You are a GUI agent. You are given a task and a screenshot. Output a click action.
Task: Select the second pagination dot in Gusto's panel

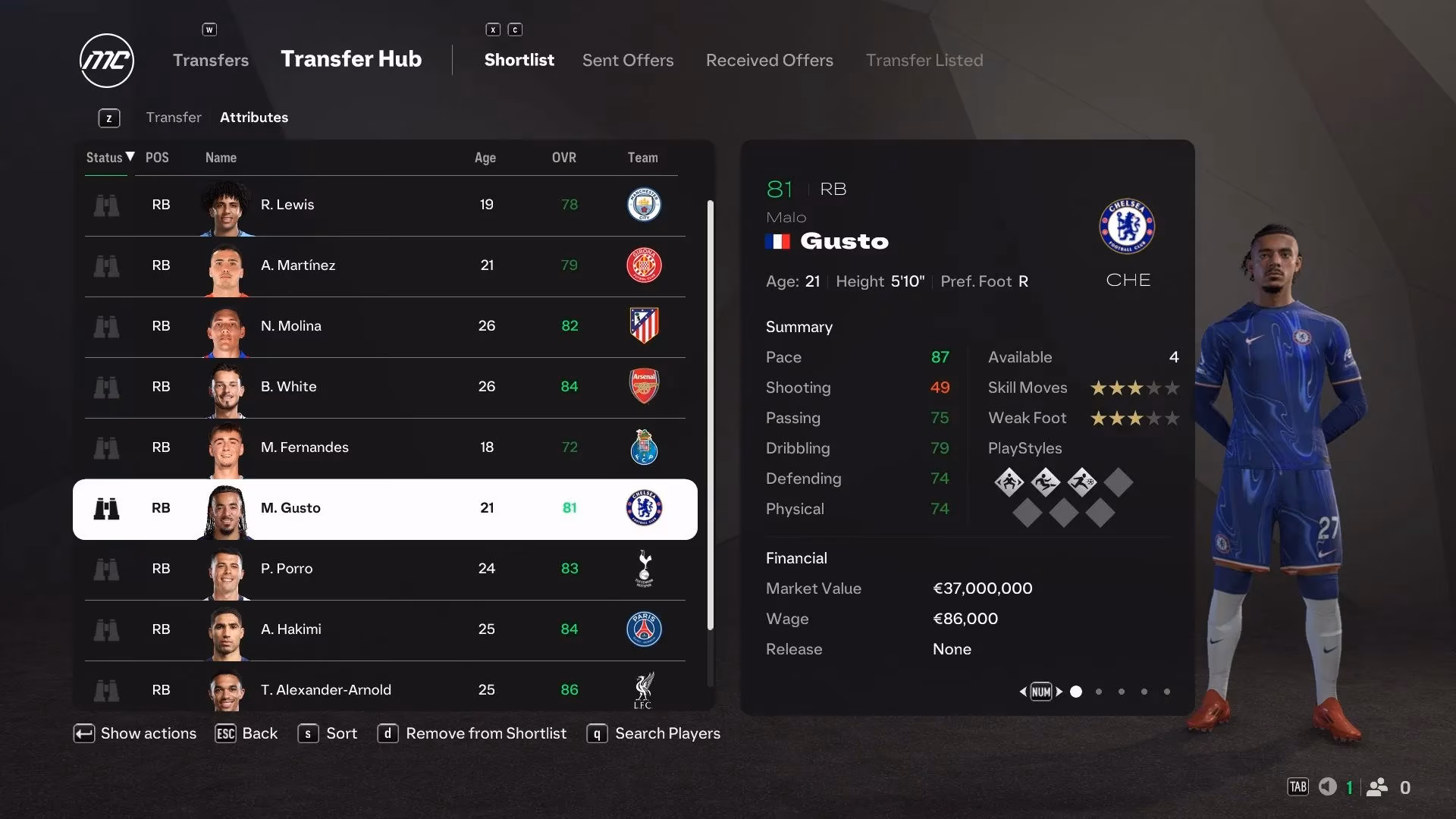point(1098,692)
